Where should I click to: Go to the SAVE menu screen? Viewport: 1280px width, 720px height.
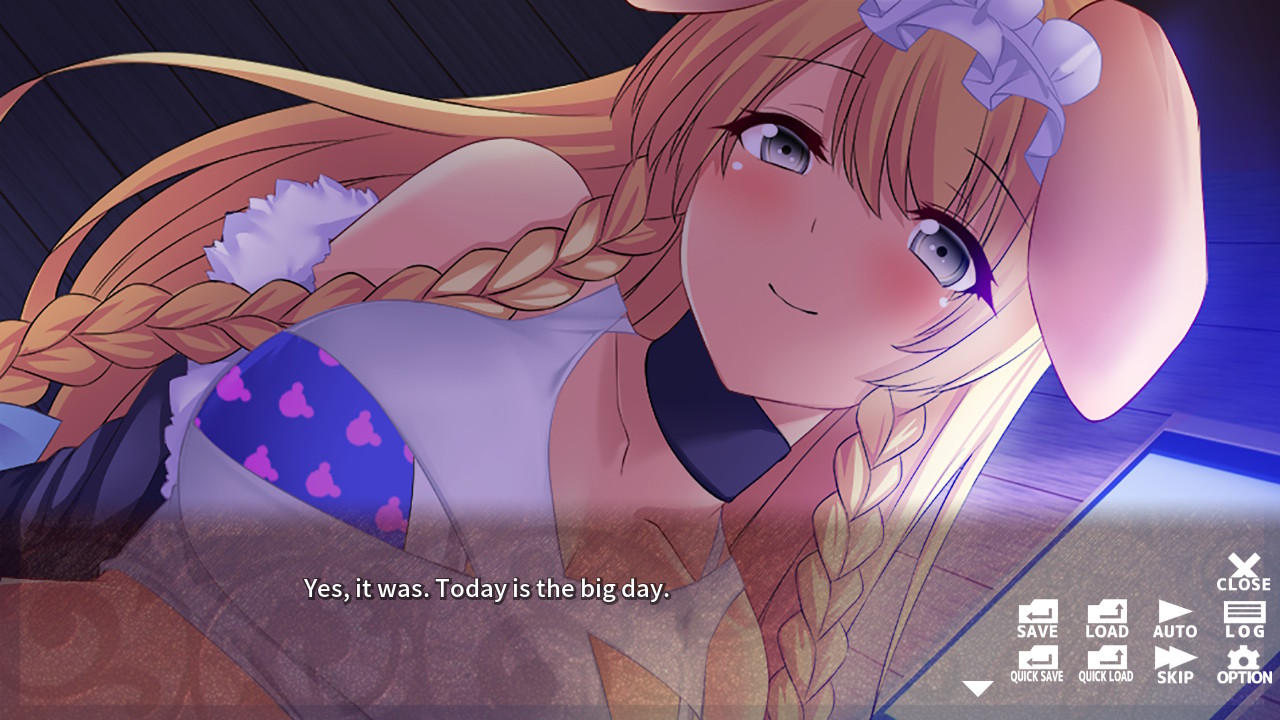[x=1038, y=617]
